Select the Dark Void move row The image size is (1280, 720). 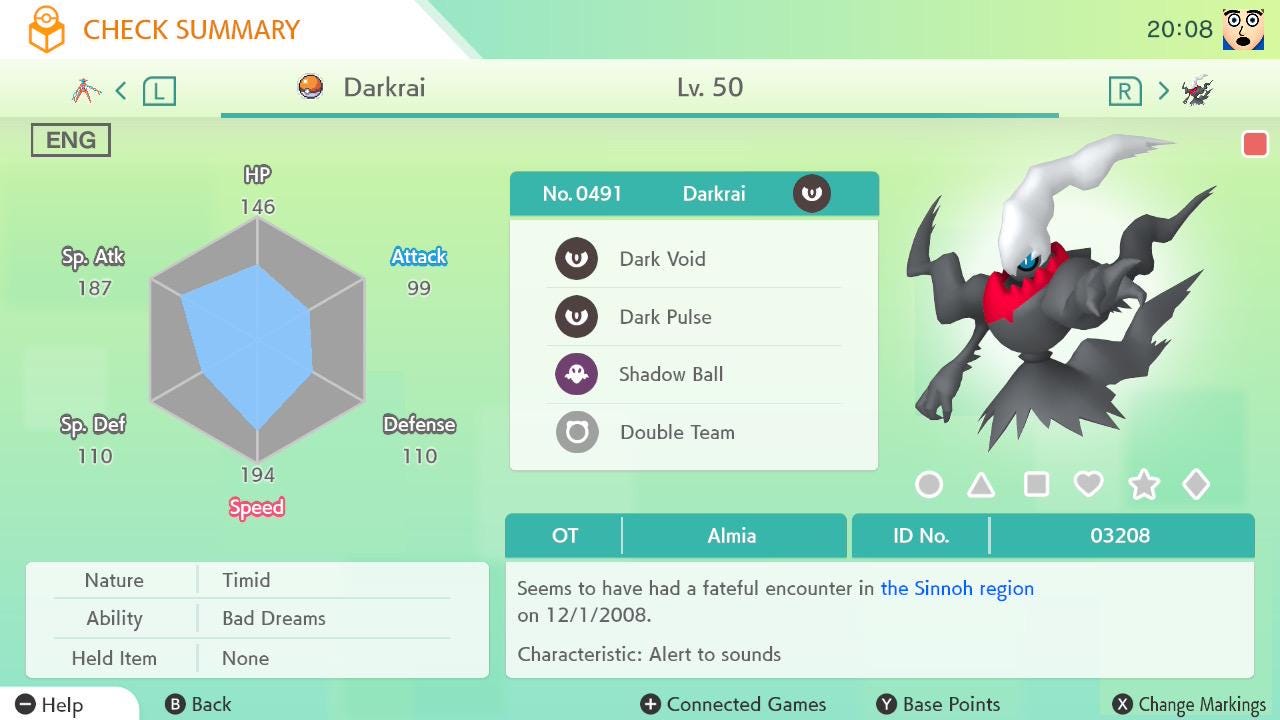[693, 259]
